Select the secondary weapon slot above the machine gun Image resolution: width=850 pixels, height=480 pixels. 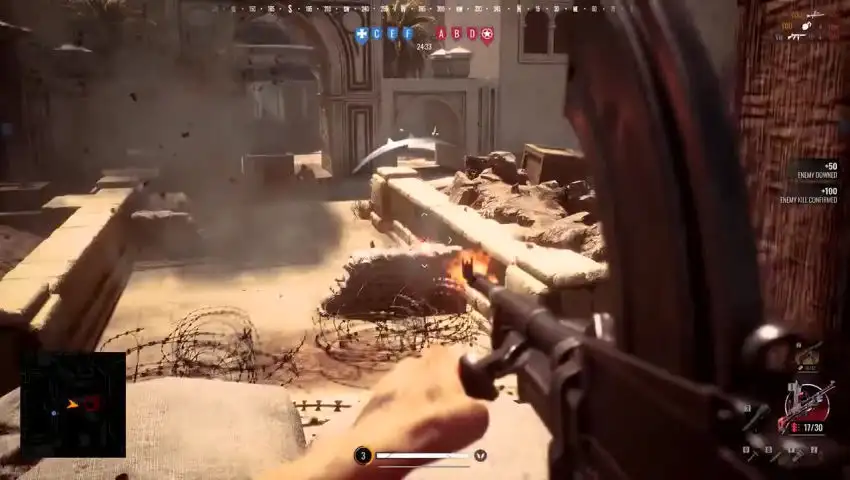(806, 355)
